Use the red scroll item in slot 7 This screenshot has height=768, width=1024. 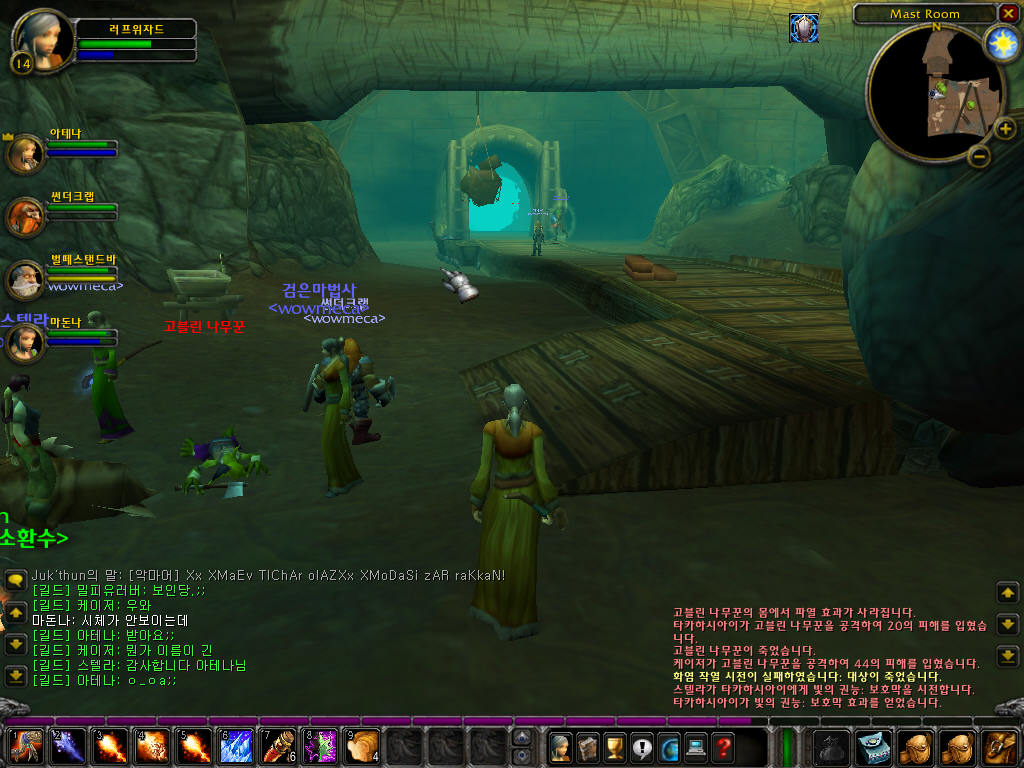point(278,746)
